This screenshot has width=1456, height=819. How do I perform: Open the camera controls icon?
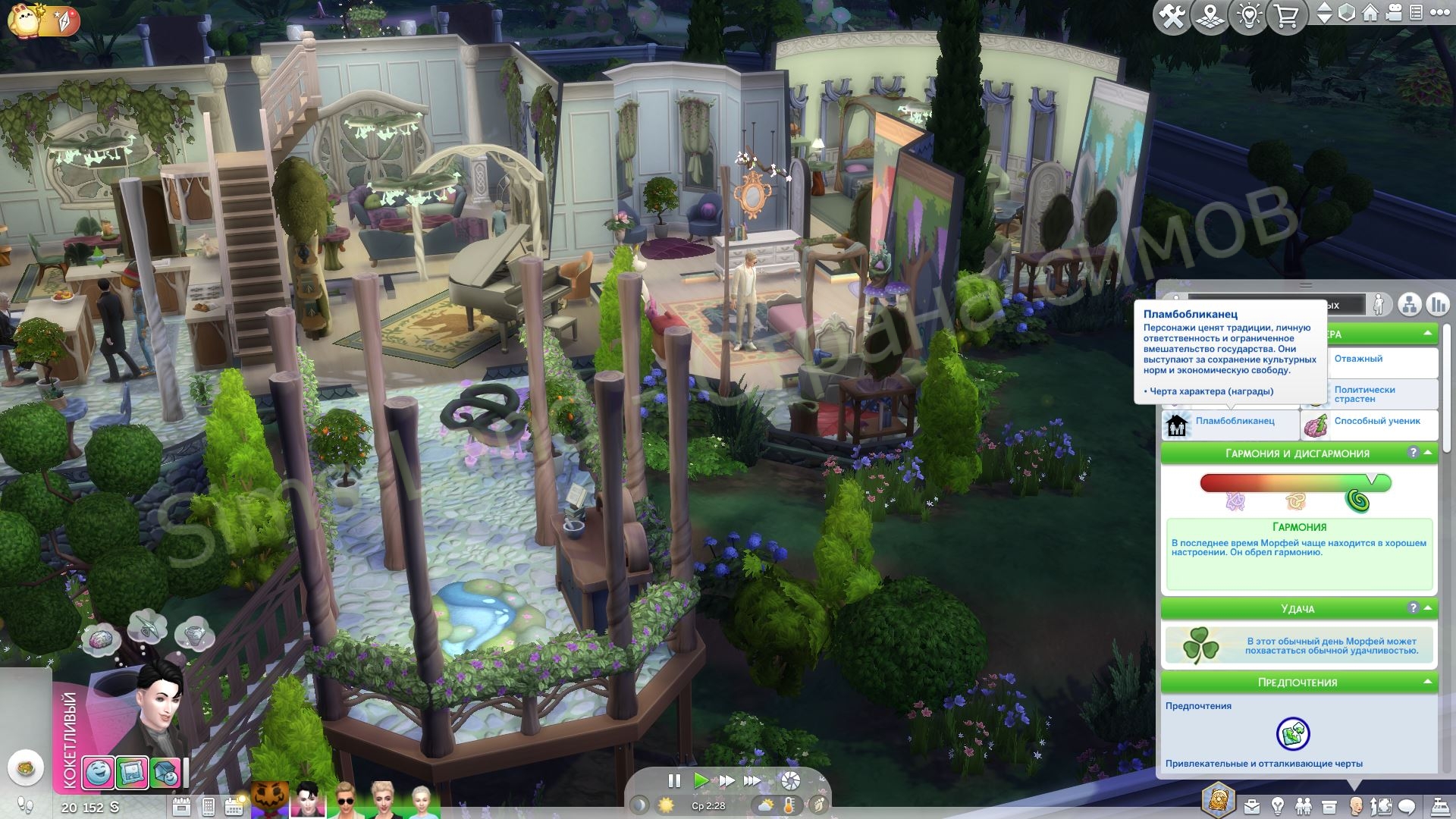(1393, 13)
